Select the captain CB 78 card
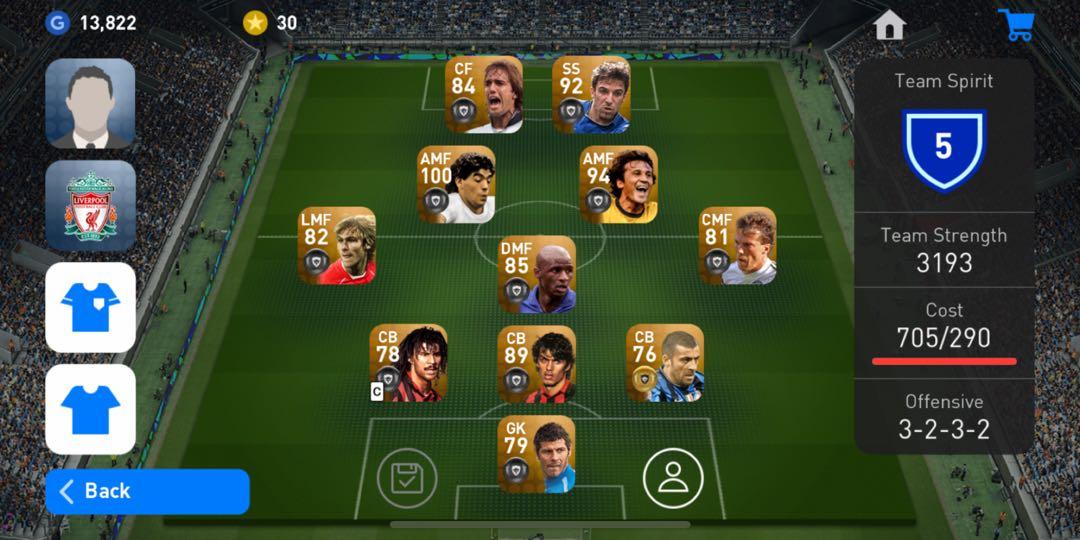This screenshot has height=540, width=1080. (408, 363)
